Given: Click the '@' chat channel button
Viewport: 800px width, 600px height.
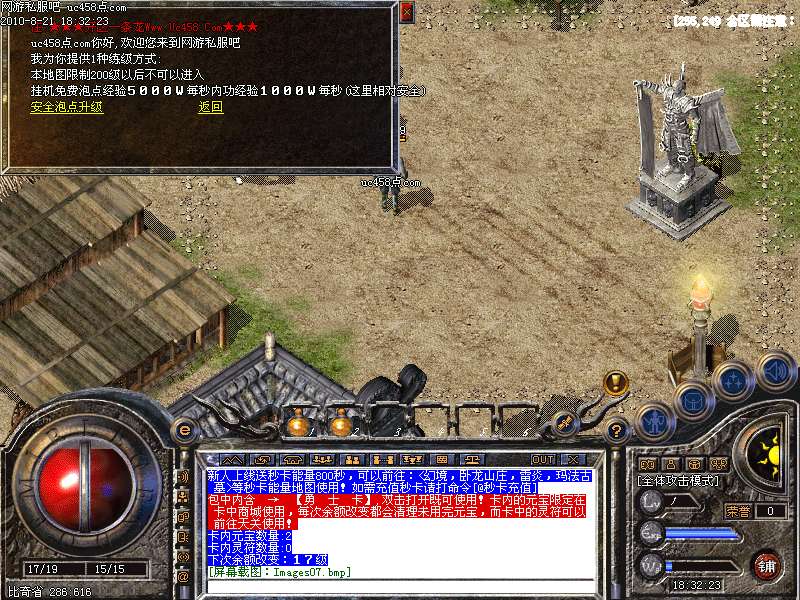Looking at the screenshot, I should pos(182,578).
